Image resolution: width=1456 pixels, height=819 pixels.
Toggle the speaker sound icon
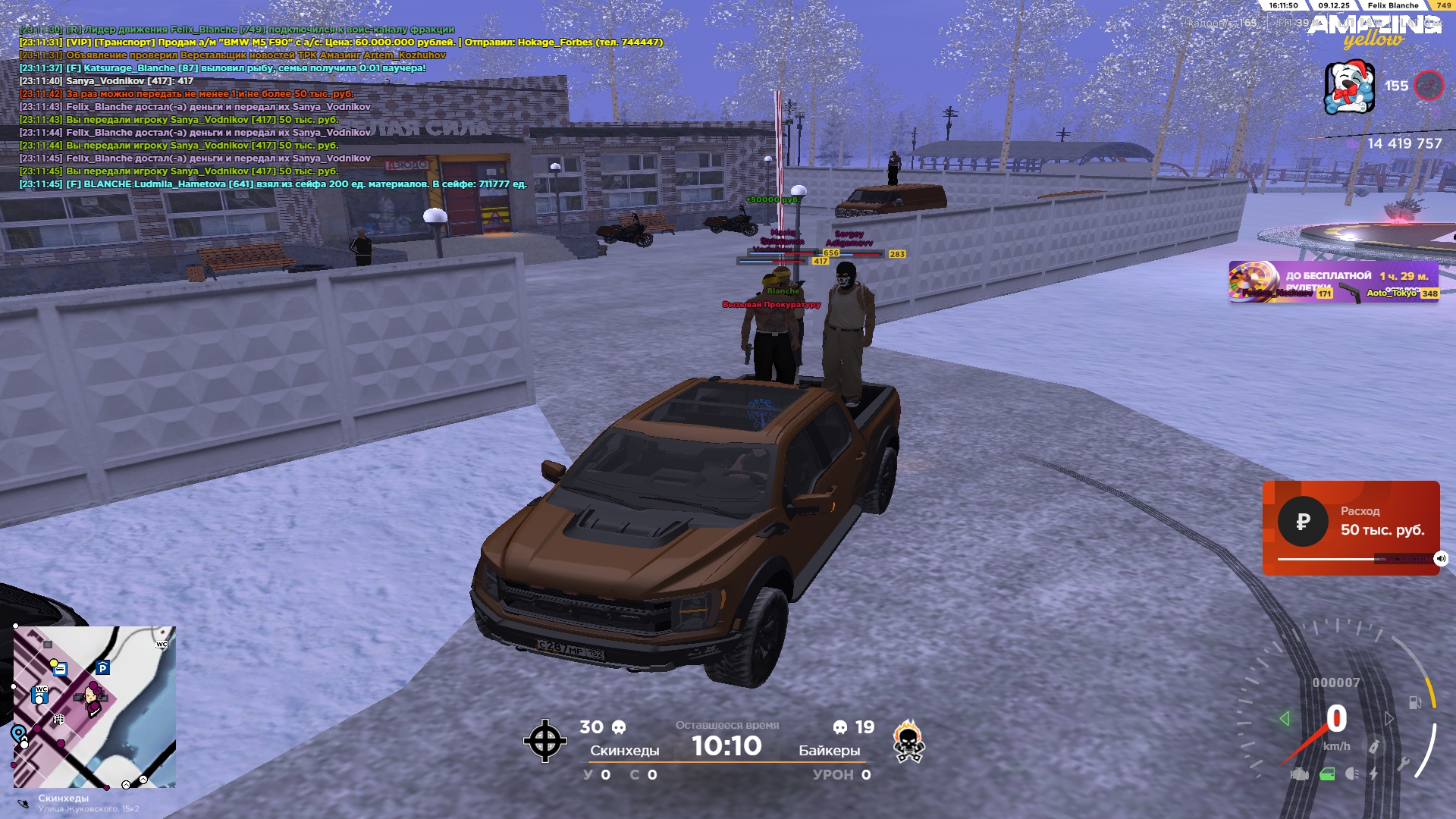(1441, 559)
